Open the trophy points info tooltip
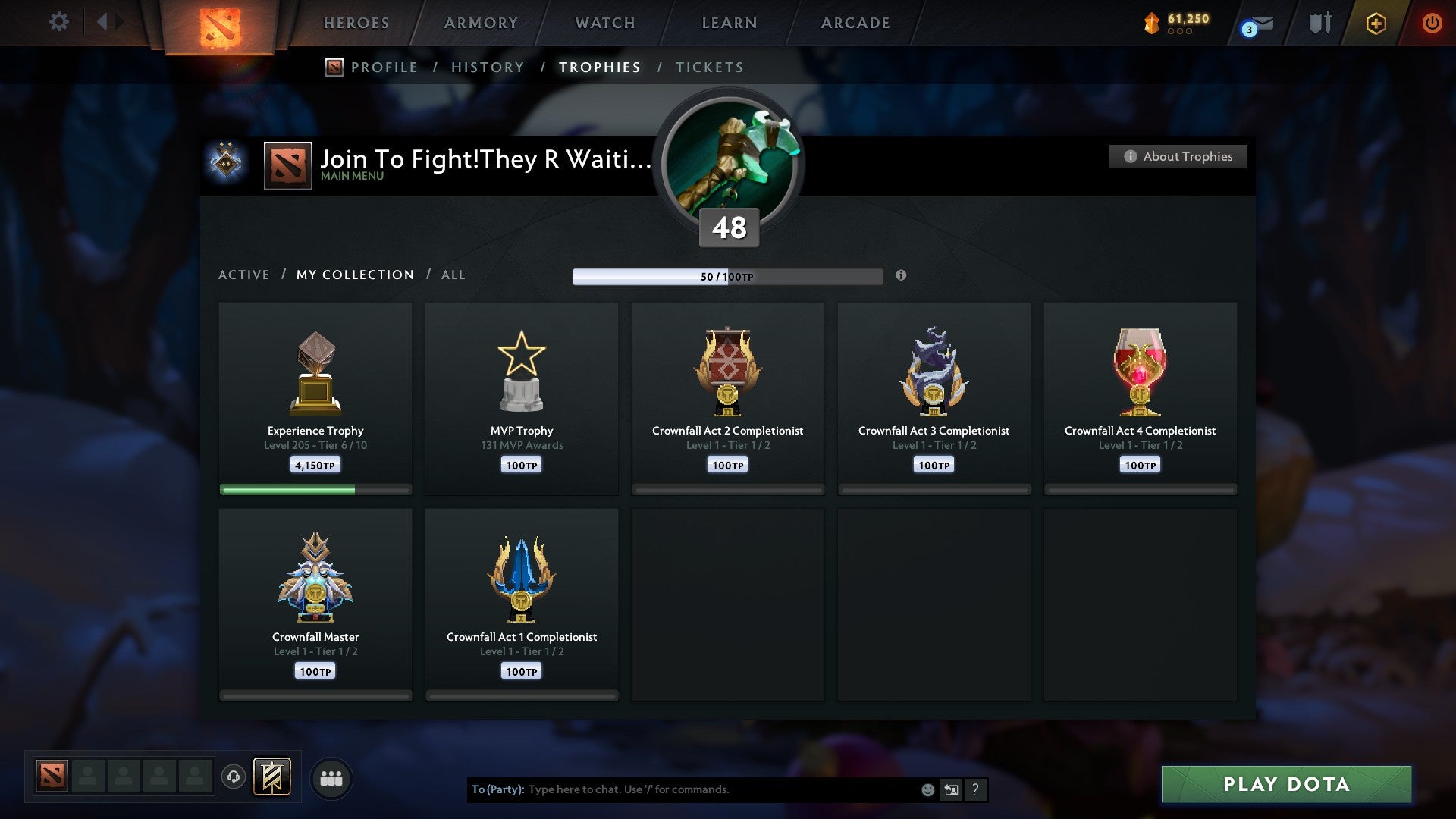 click(901, 276)
